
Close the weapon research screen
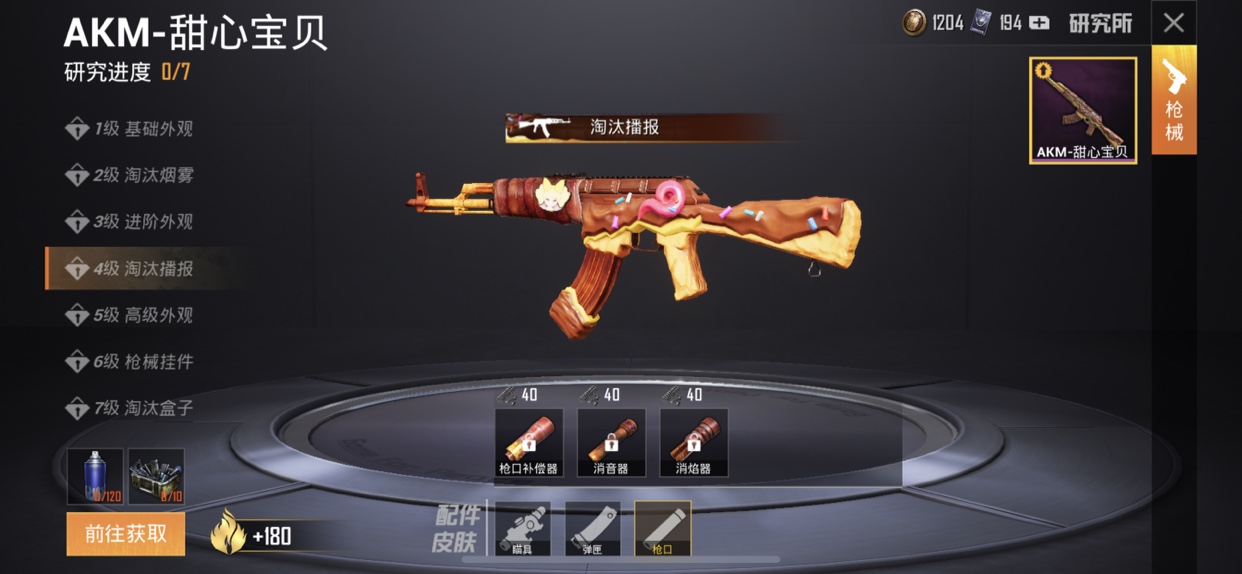pos(1173,22)
